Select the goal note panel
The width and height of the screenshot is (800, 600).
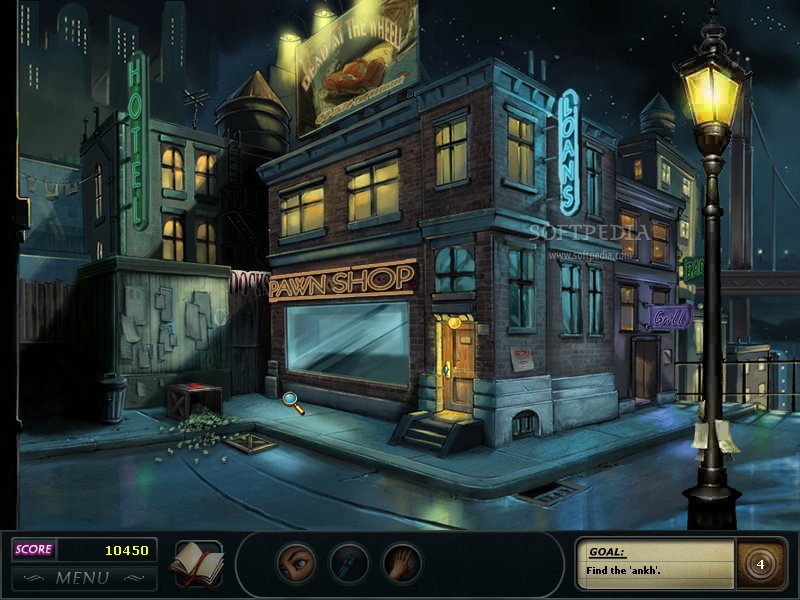point(656,564)
